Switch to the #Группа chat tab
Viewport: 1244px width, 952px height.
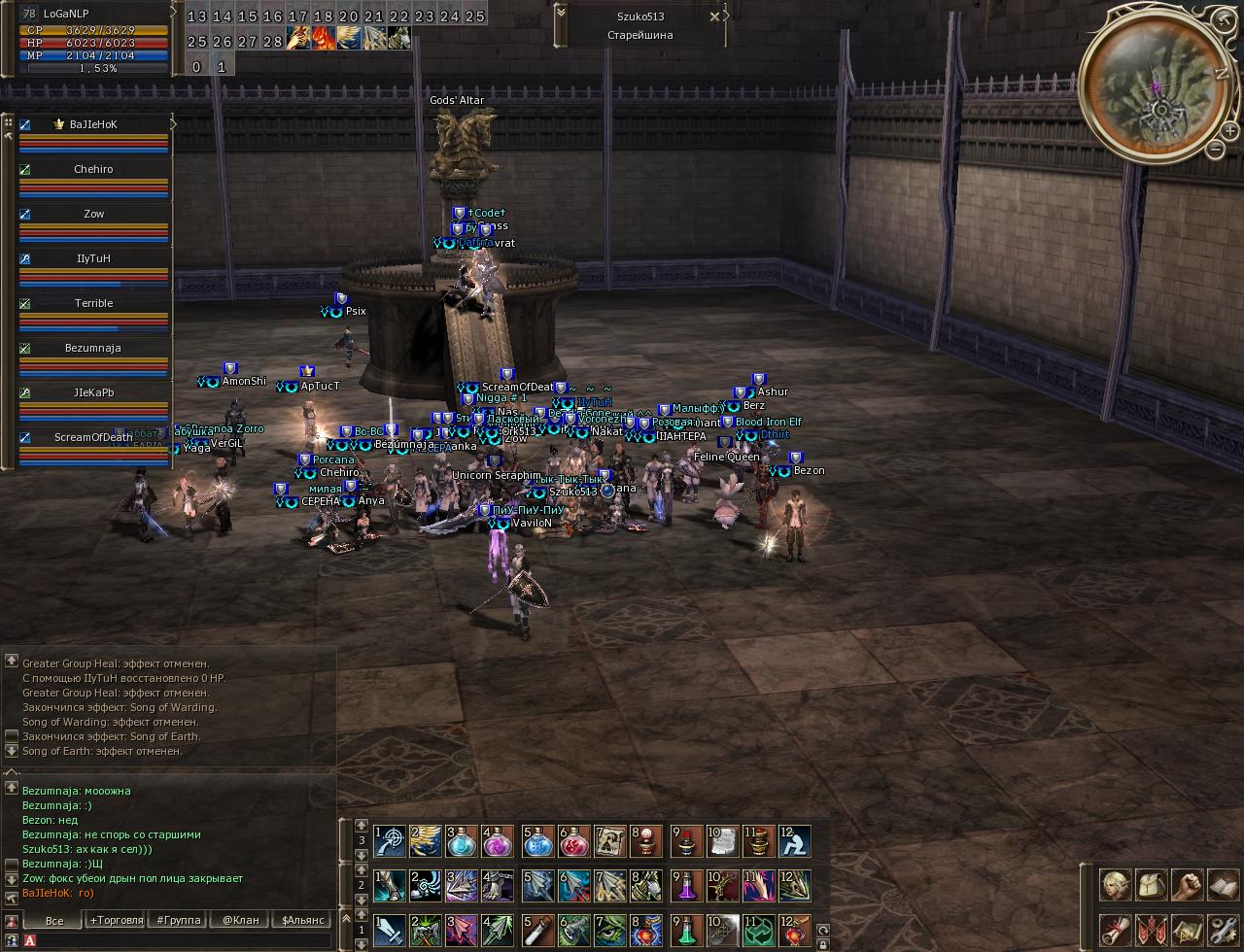coord(179,920)
